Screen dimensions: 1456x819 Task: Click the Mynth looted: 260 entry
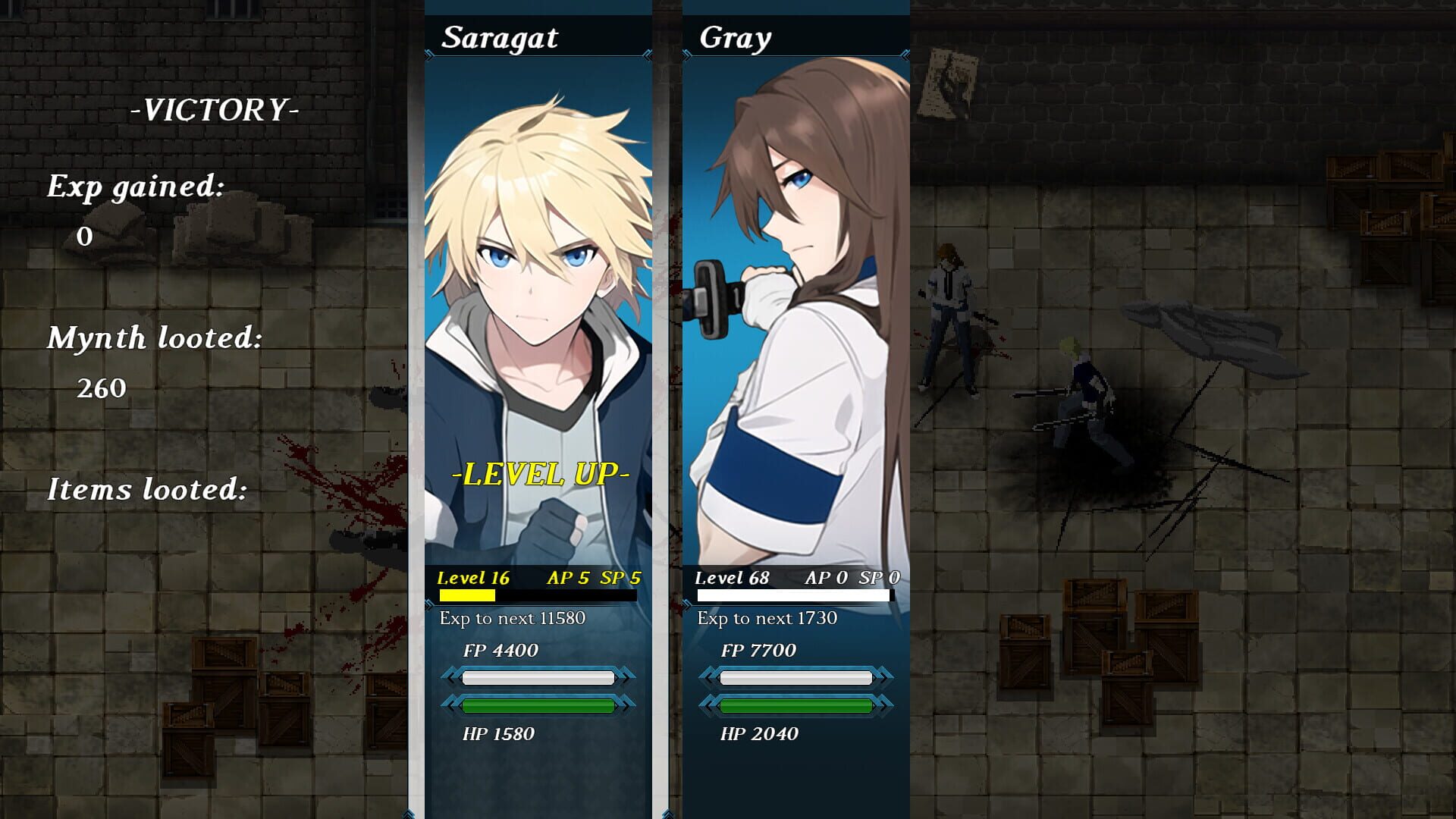pos(155,339)
